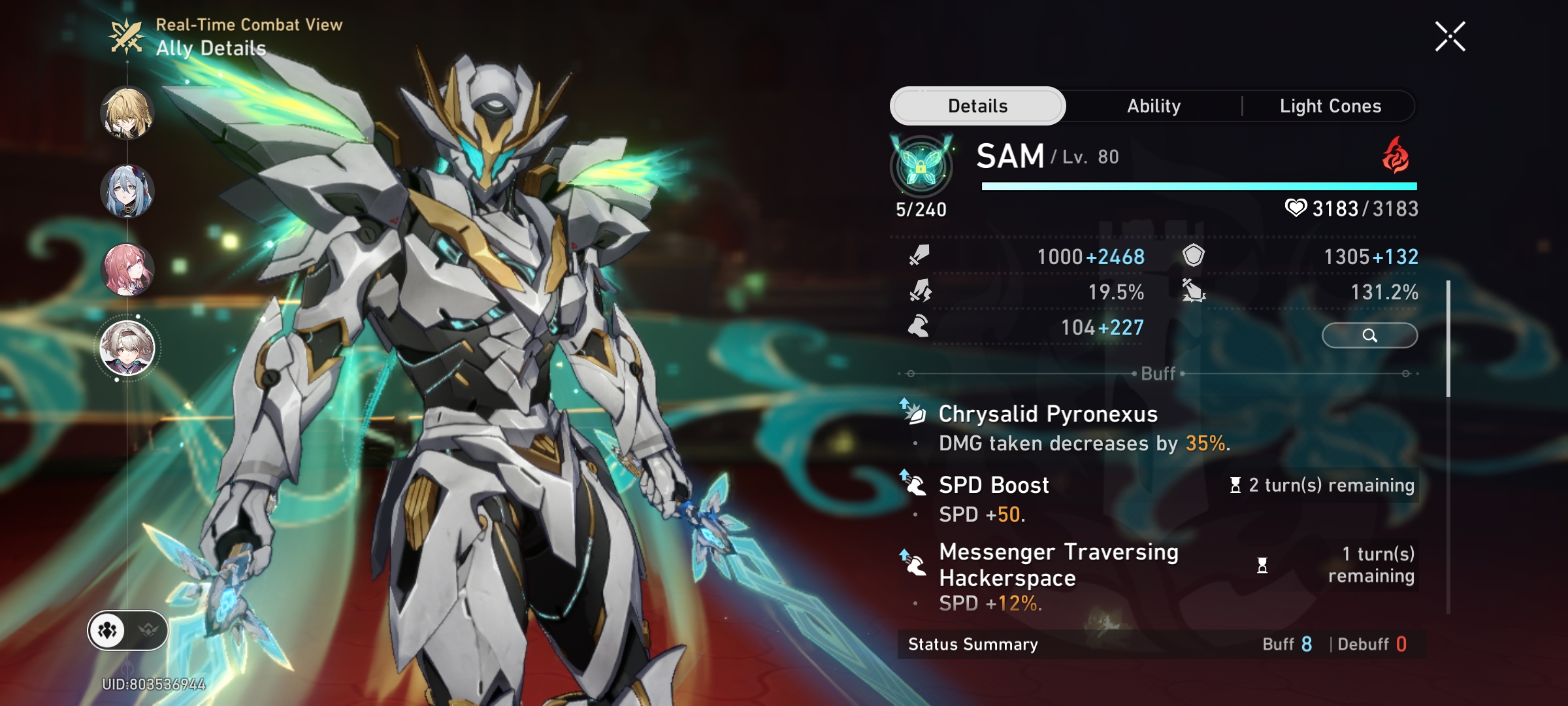Switch to the Ability tab
The height and width of the screenshot is (706, 1568).
tap(1152, 105)
